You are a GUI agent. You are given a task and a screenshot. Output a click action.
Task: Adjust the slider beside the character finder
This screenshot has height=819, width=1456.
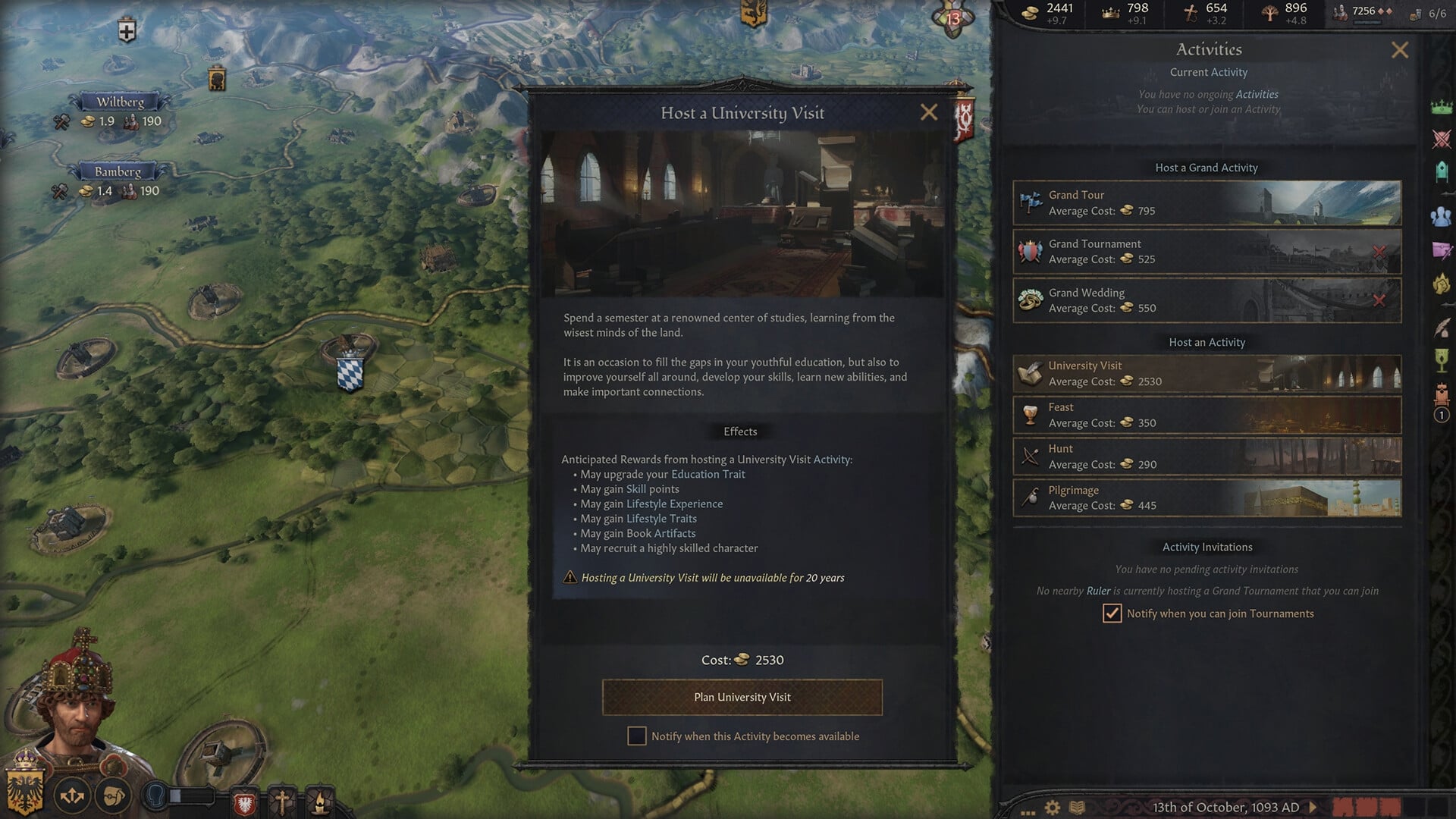pos(176,795)
